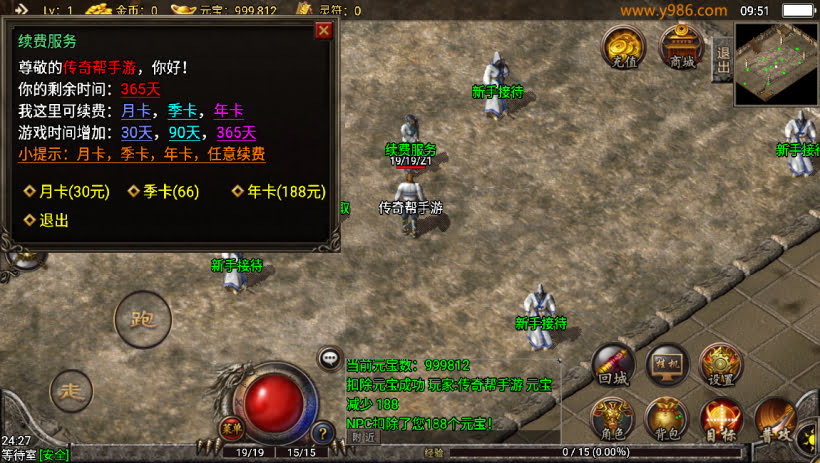The image size is (820, 463).
Task: Use the 回城 return-to-town scroll
Action: (x=612, y=366)
